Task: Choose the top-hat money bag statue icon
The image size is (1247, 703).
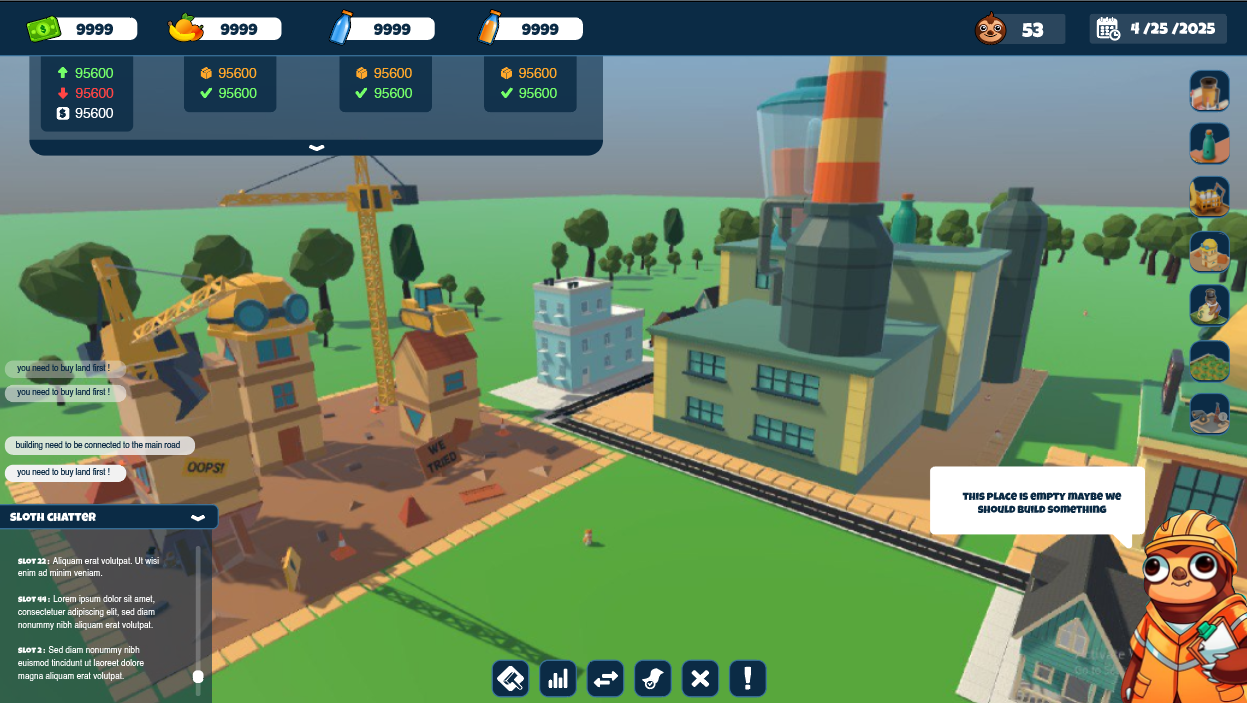Action: [x=1209, y=305]
